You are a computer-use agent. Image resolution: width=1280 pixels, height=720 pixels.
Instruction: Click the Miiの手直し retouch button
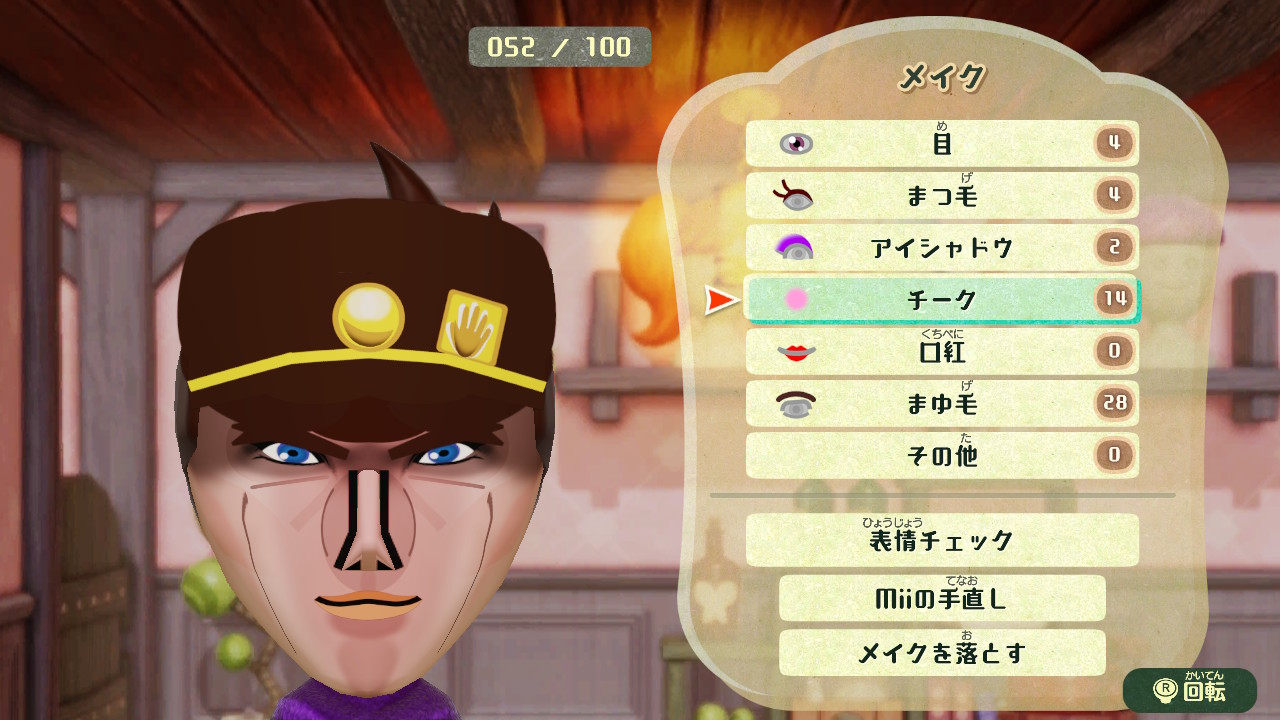[x=940, y=597]
